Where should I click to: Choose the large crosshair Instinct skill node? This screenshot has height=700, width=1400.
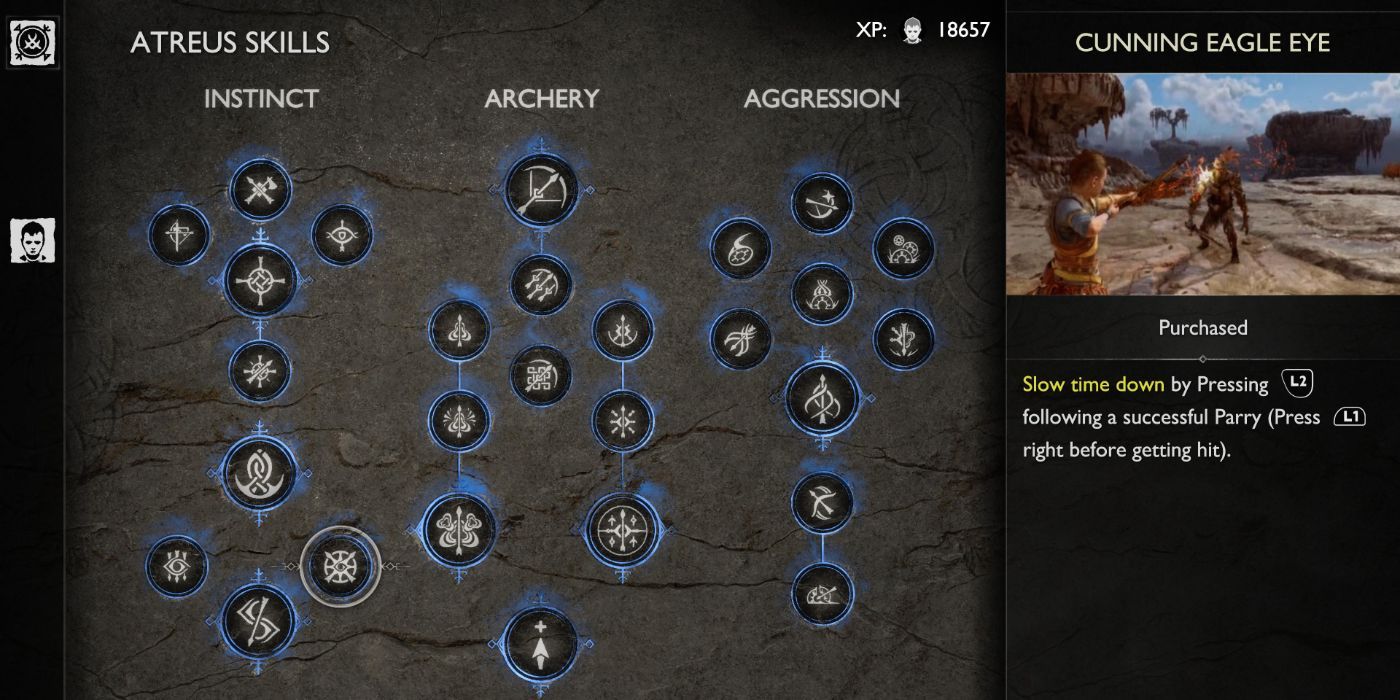tap(261, 281)
